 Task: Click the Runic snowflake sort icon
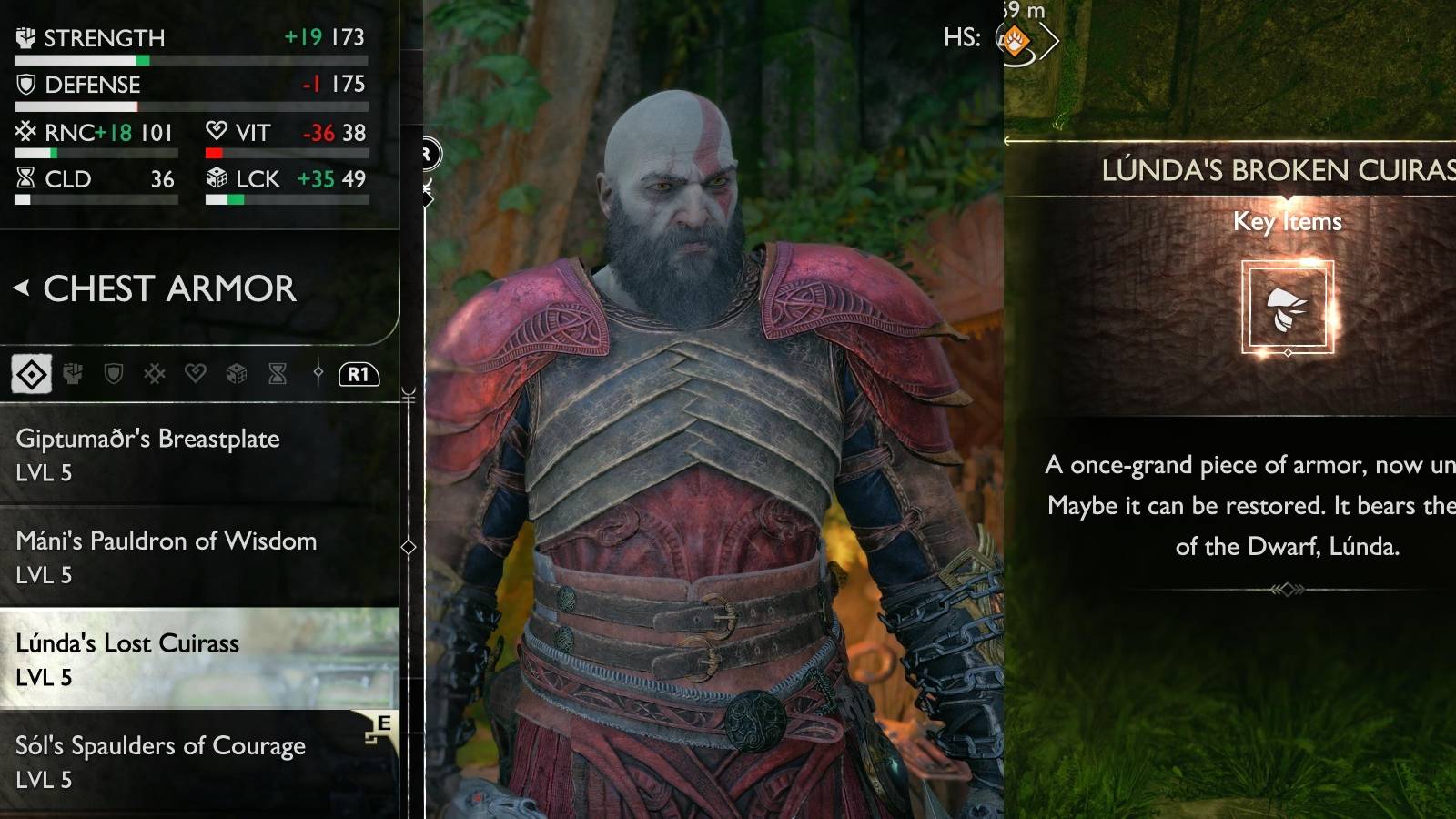(156, 373)
